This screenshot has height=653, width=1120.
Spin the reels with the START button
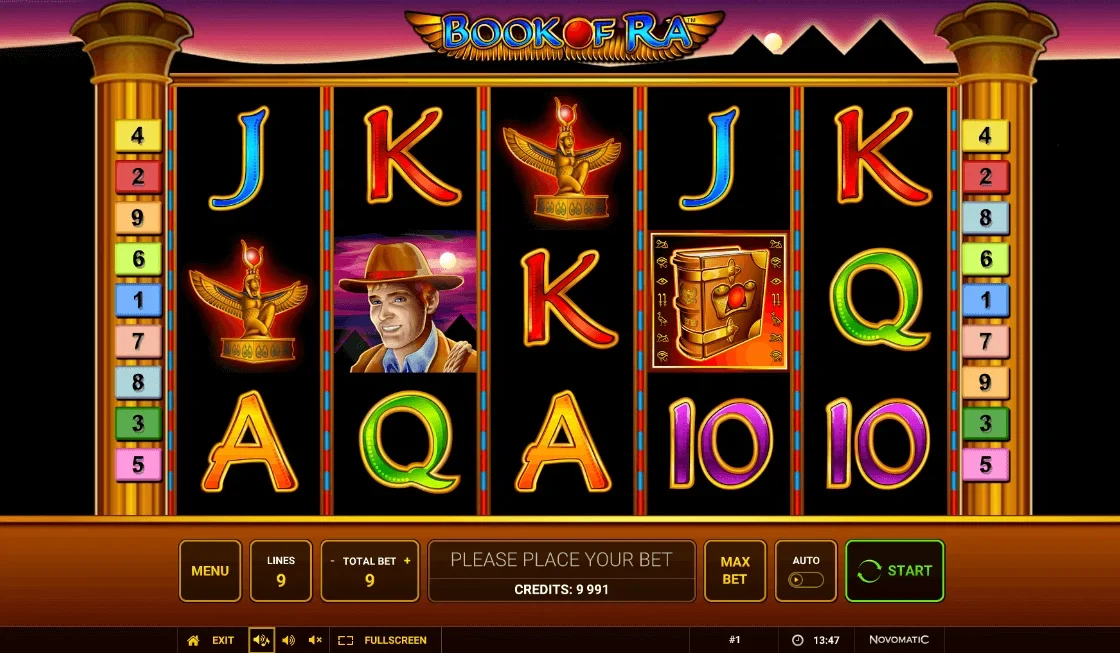point(895,571)
